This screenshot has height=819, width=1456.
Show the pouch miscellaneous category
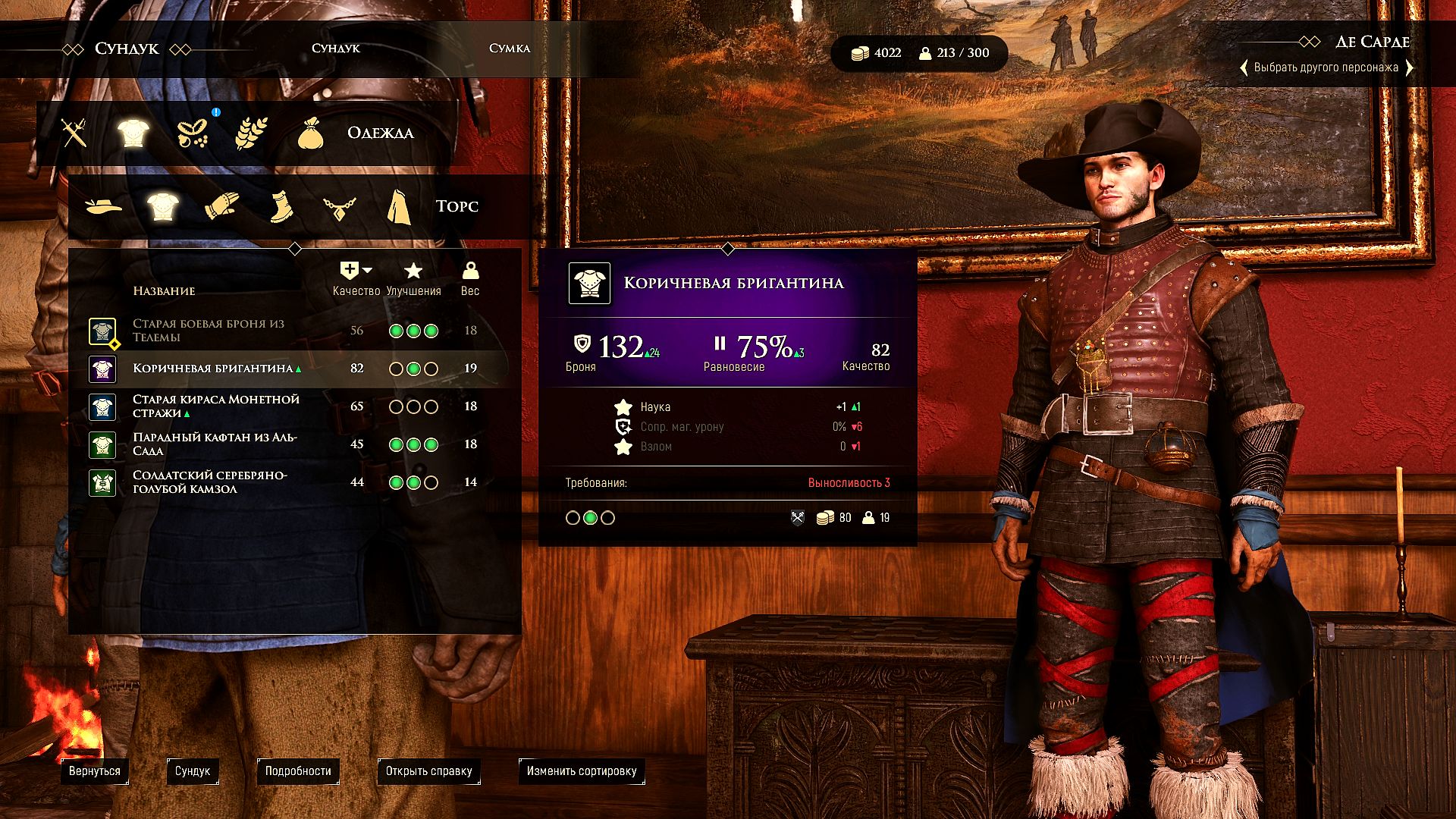click(310, 134)
